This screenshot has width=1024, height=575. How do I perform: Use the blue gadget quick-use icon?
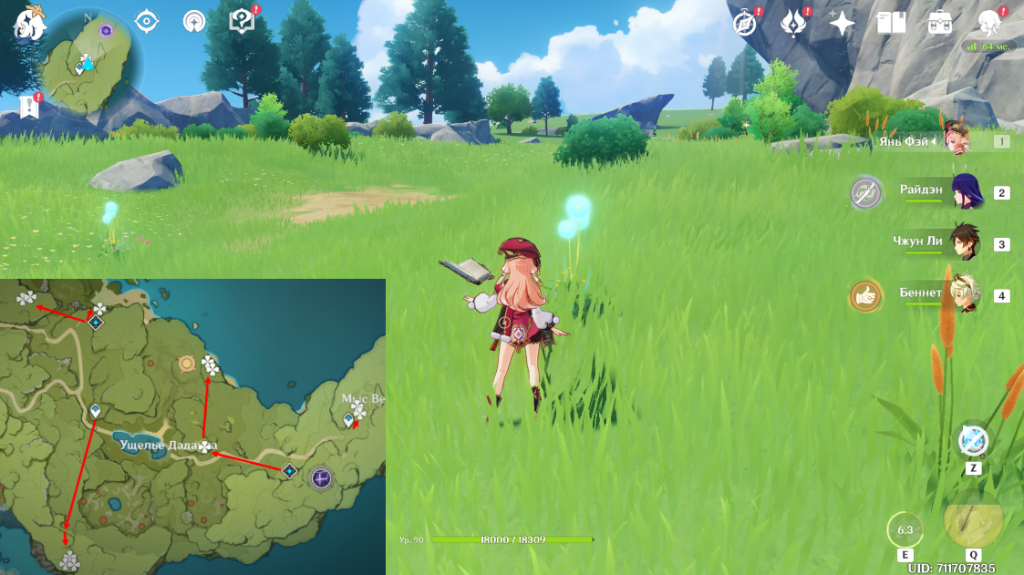pos(972,440)
